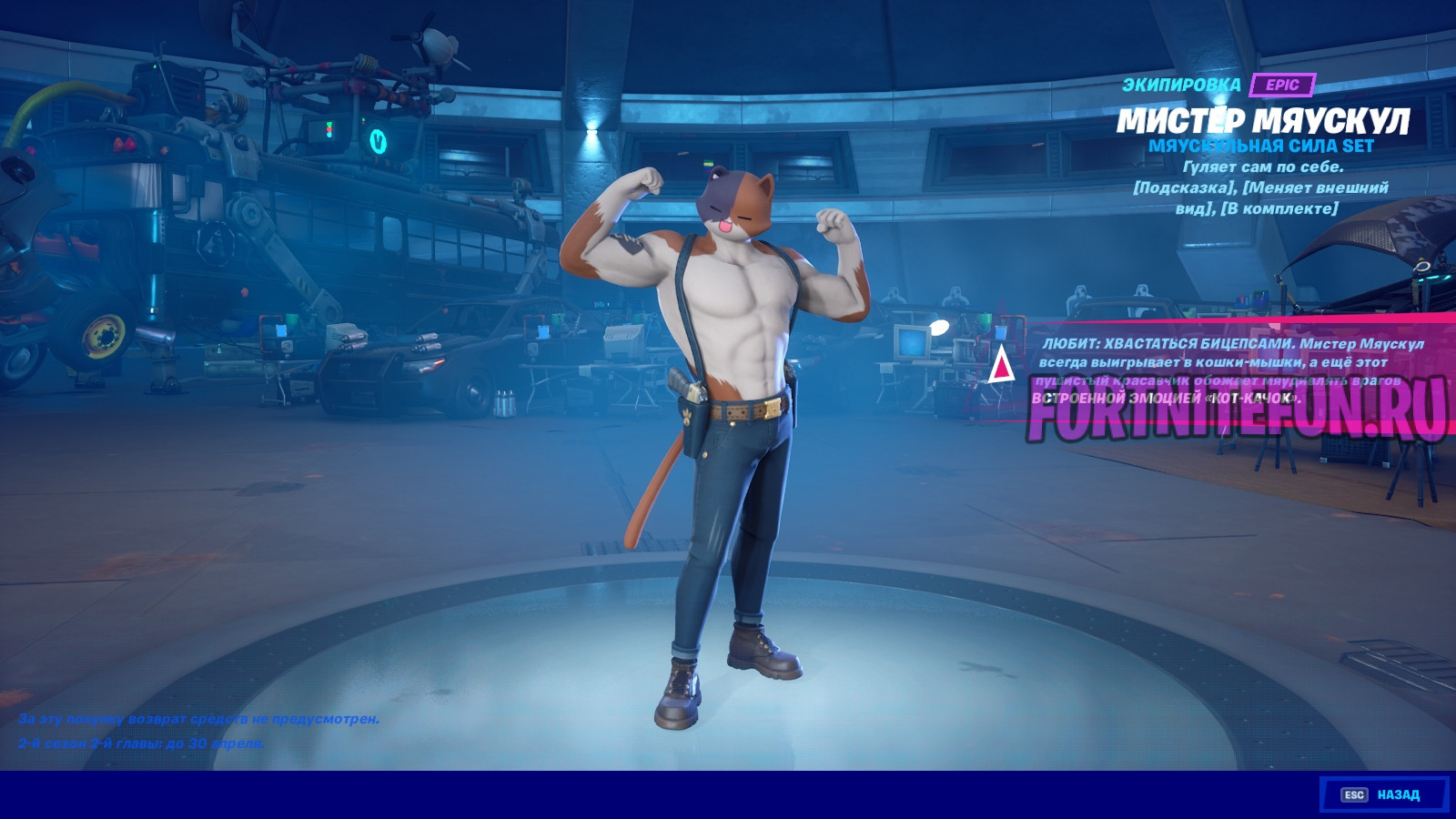The image size is (1456, 819).
Task: Go back with the НАЗАД button
Action: (x=1383, y=794)
